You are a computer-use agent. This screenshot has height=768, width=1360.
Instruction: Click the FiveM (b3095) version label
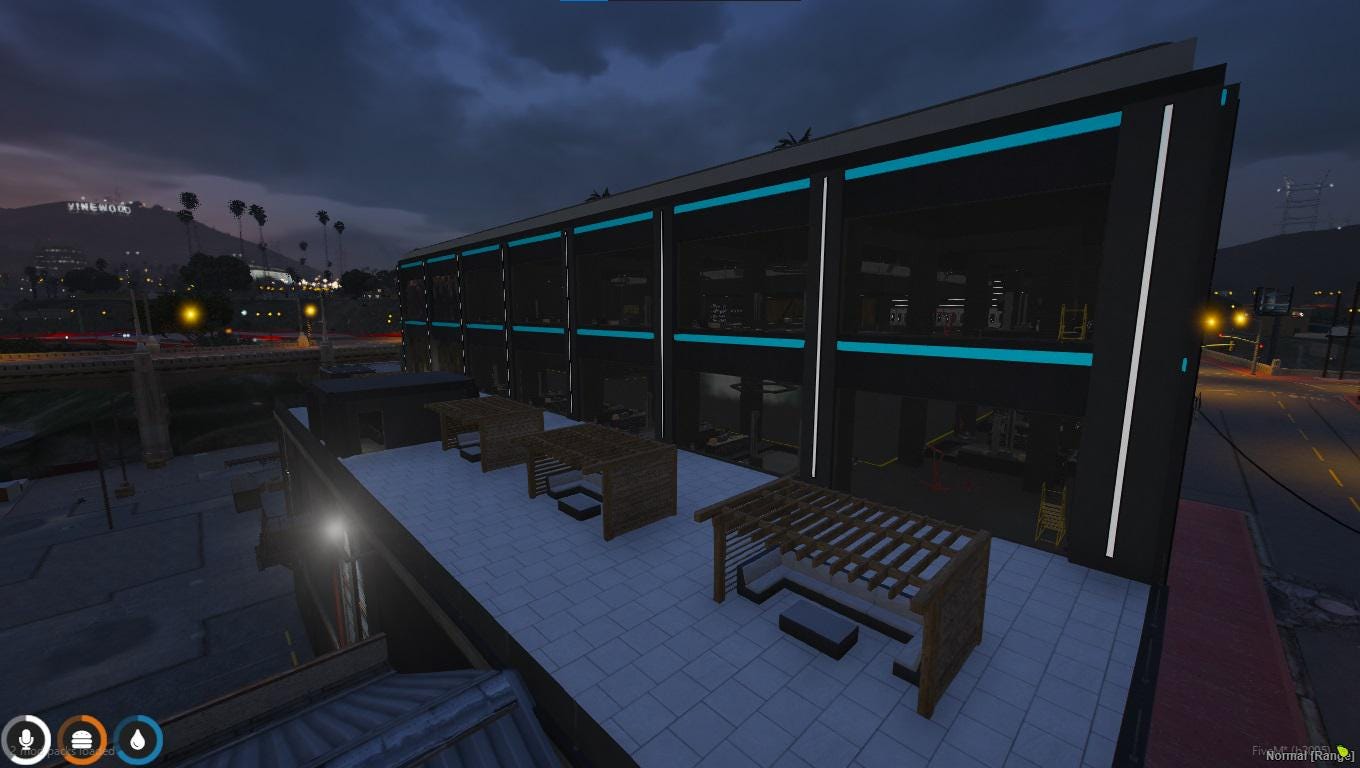(x=1291, y=750)
